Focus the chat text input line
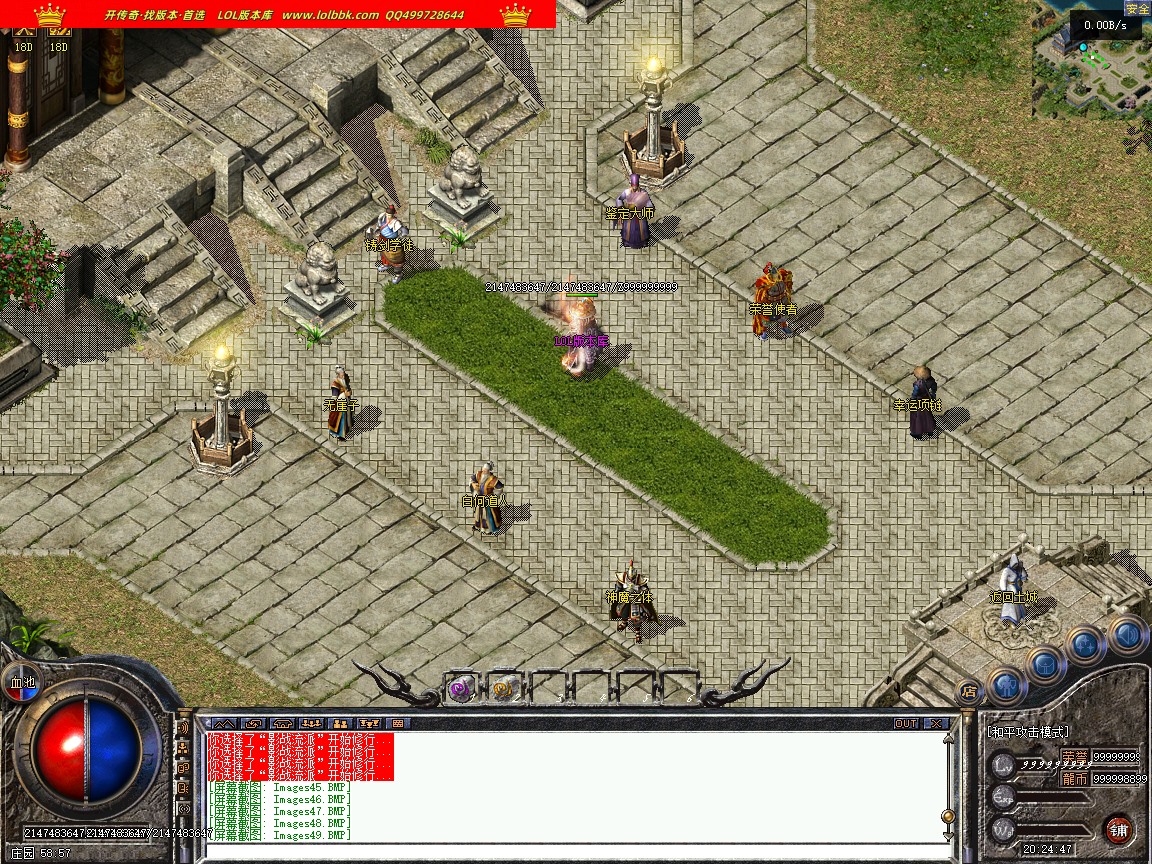The height and width of the screenshot is (864, 1152). click(570, 852)
